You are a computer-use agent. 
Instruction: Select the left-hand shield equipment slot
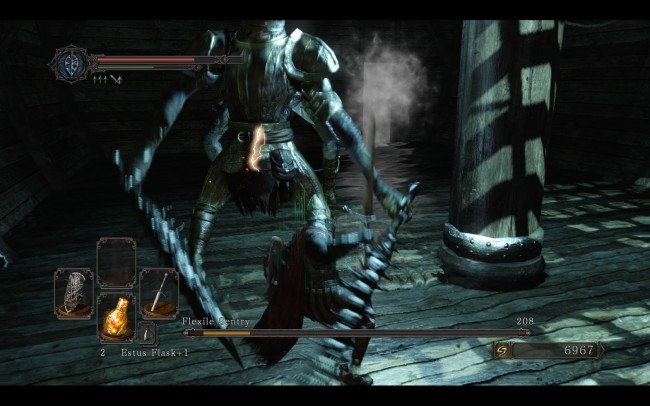click(74, 293)
